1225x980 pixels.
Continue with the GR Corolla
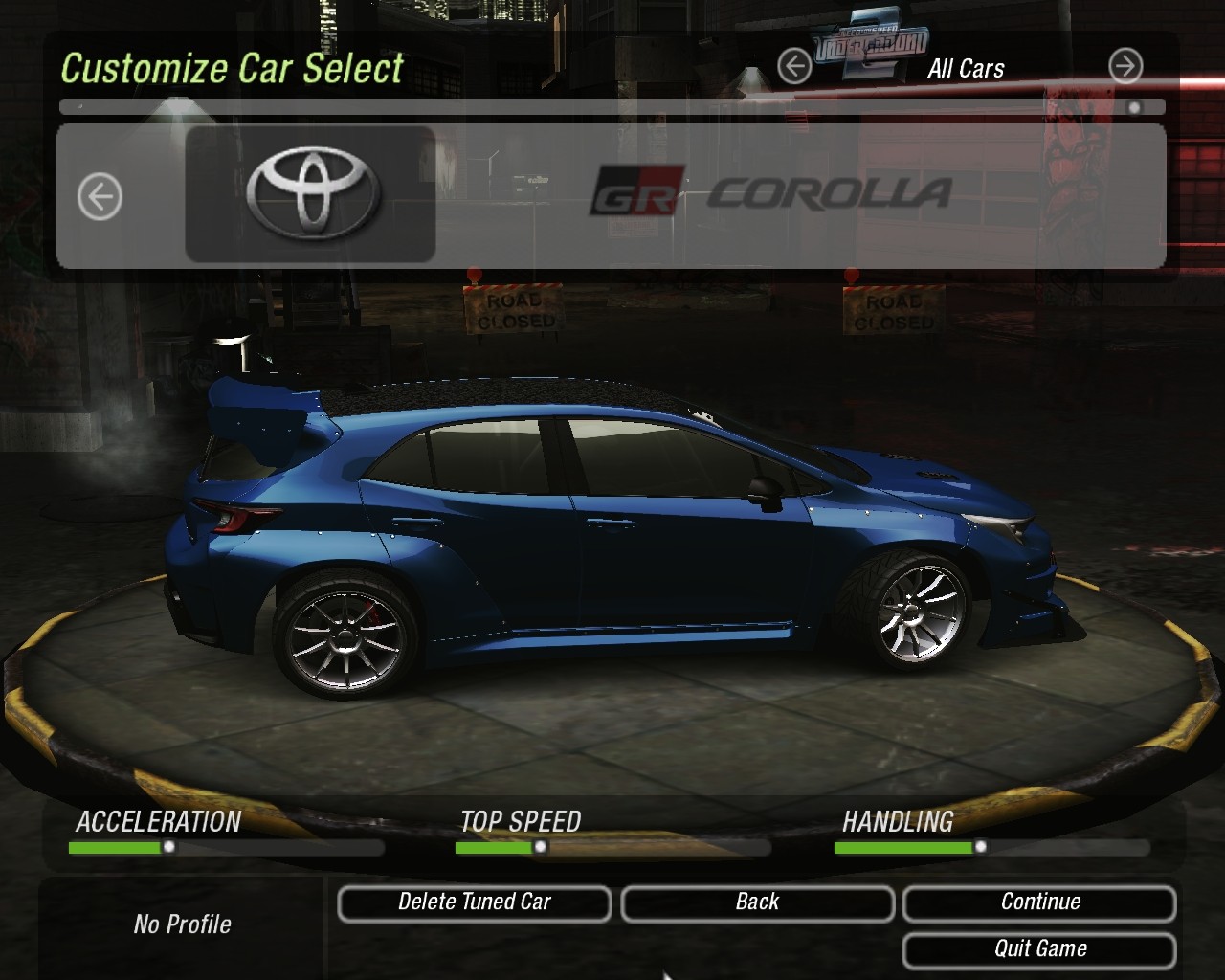tap(1039, 902)
